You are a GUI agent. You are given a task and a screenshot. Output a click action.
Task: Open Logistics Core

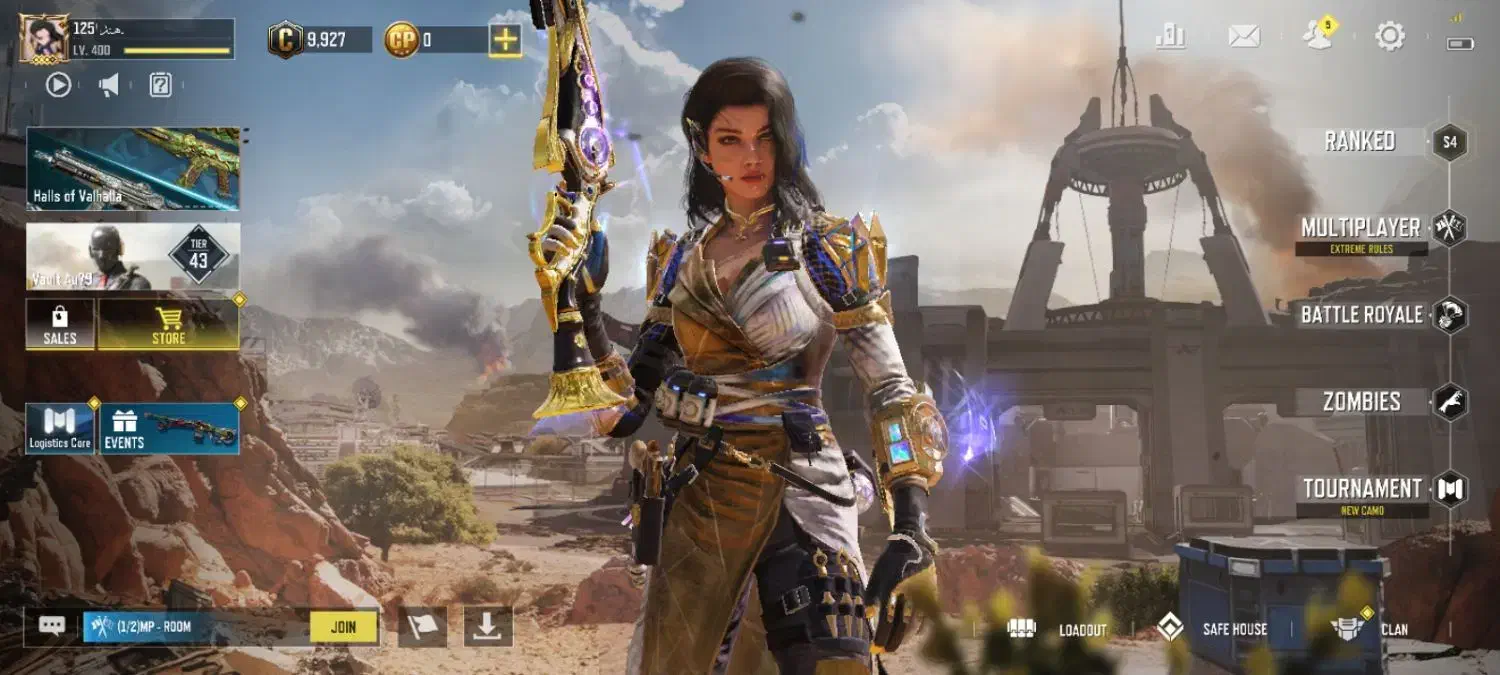pos(60,429)
